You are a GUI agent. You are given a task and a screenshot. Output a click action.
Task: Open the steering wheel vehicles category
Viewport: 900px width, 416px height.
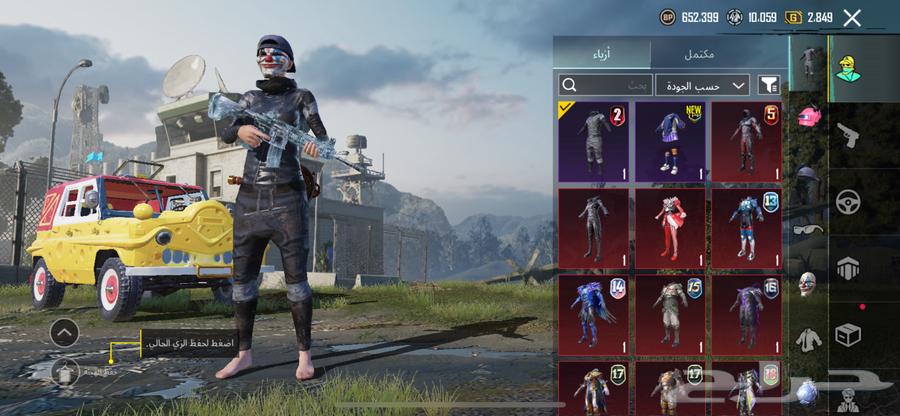click(849, 201)
